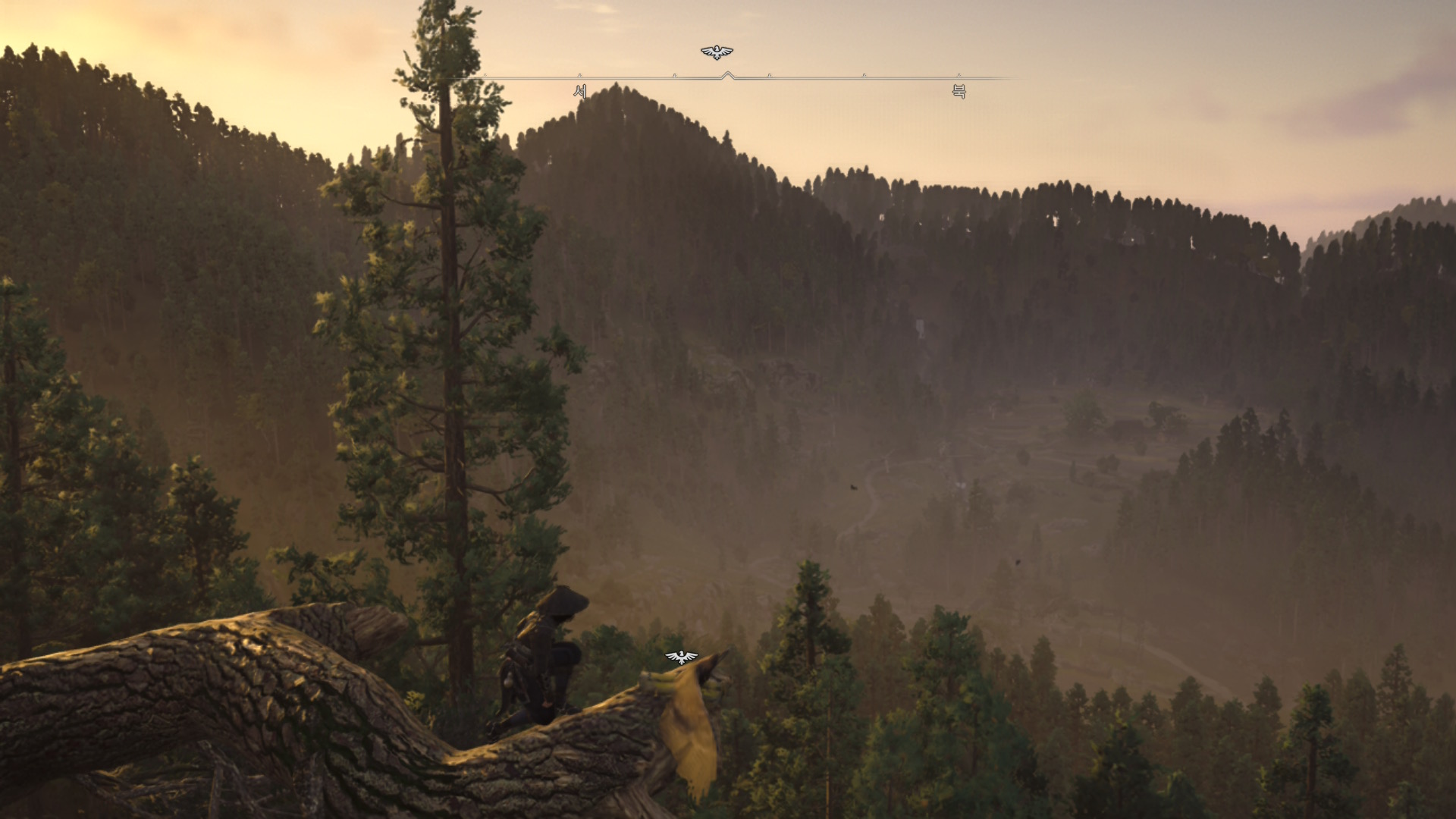The width and height of the screenshot is (1456, 819).
Task: Click the 서 (West) compass label
Action: coord(580,92)
